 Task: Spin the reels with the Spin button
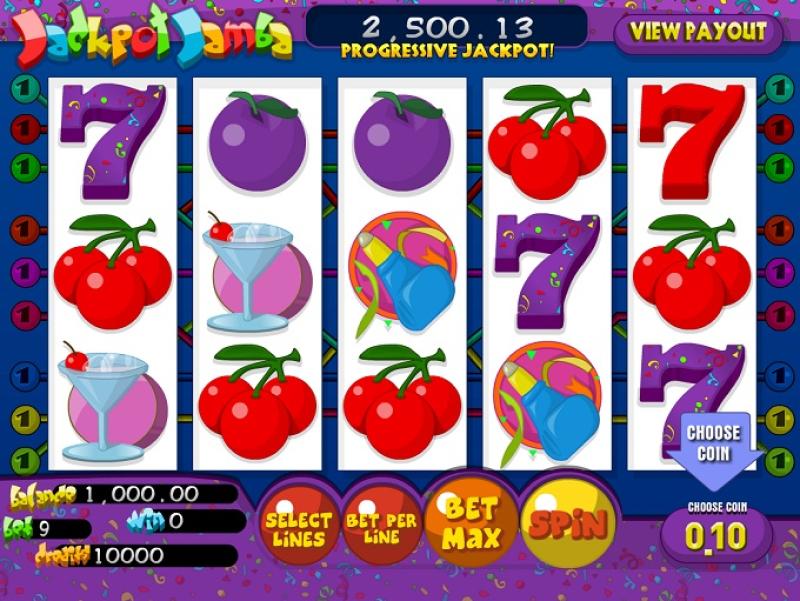click(x=568, y=522)
